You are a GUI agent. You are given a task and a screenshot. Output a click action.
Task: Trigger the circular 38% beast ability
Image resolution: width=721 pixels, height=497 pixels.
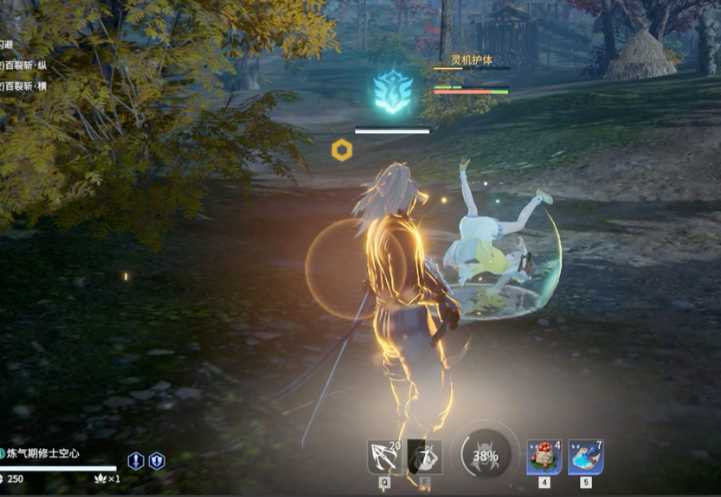click(485, 456)
